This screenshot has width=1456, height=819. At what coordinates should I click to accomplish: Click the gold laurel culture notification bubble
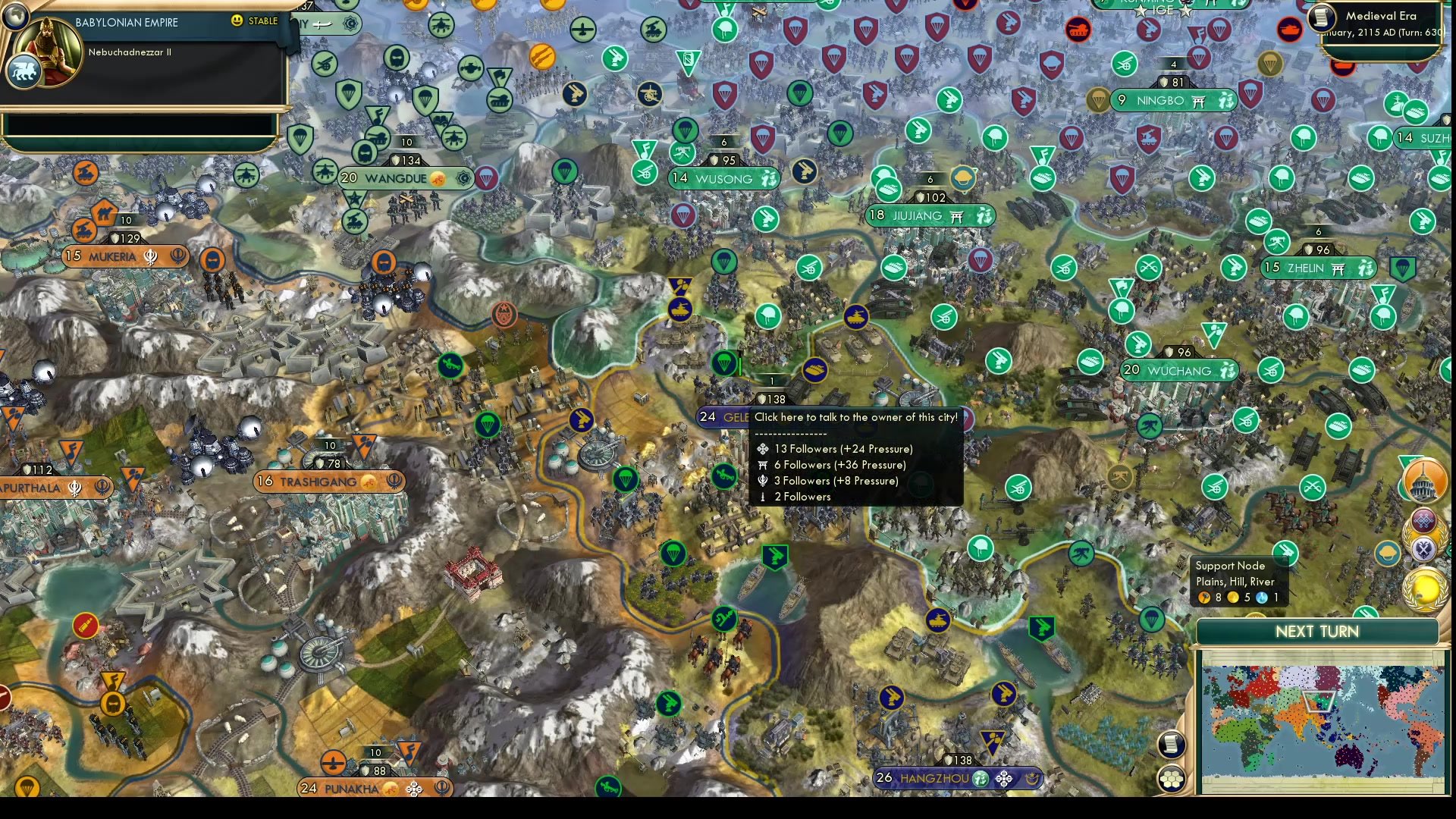click(x=1423, y=588)
